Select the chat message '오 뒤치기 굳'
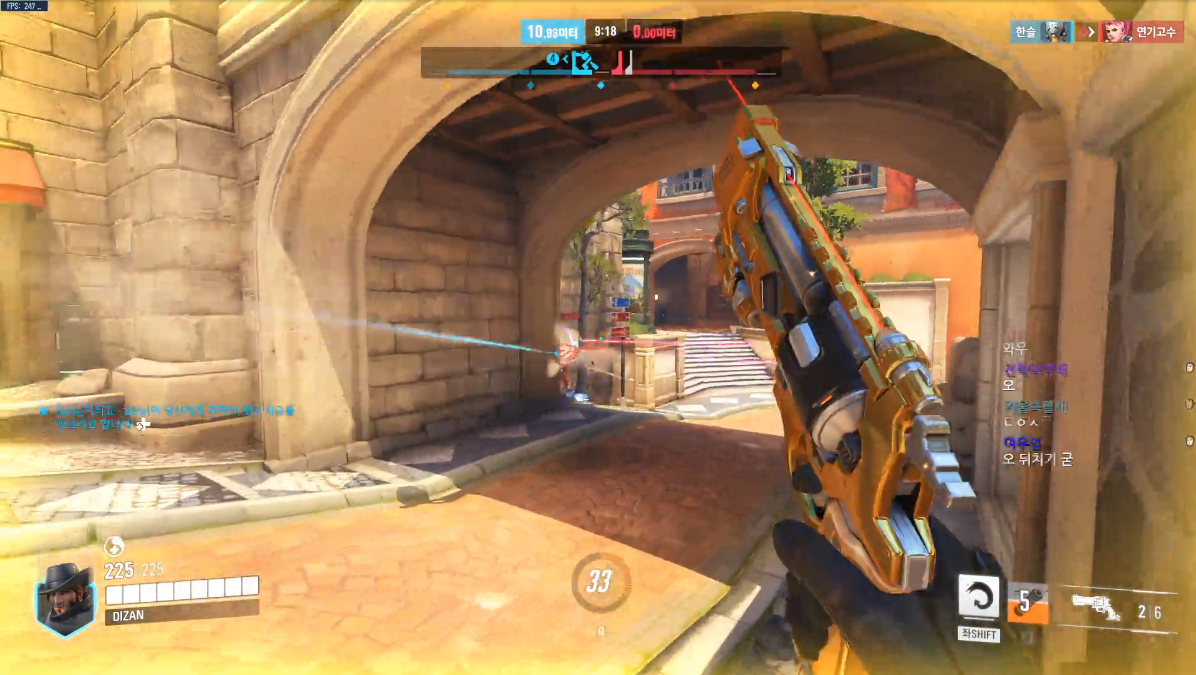 1037,459
